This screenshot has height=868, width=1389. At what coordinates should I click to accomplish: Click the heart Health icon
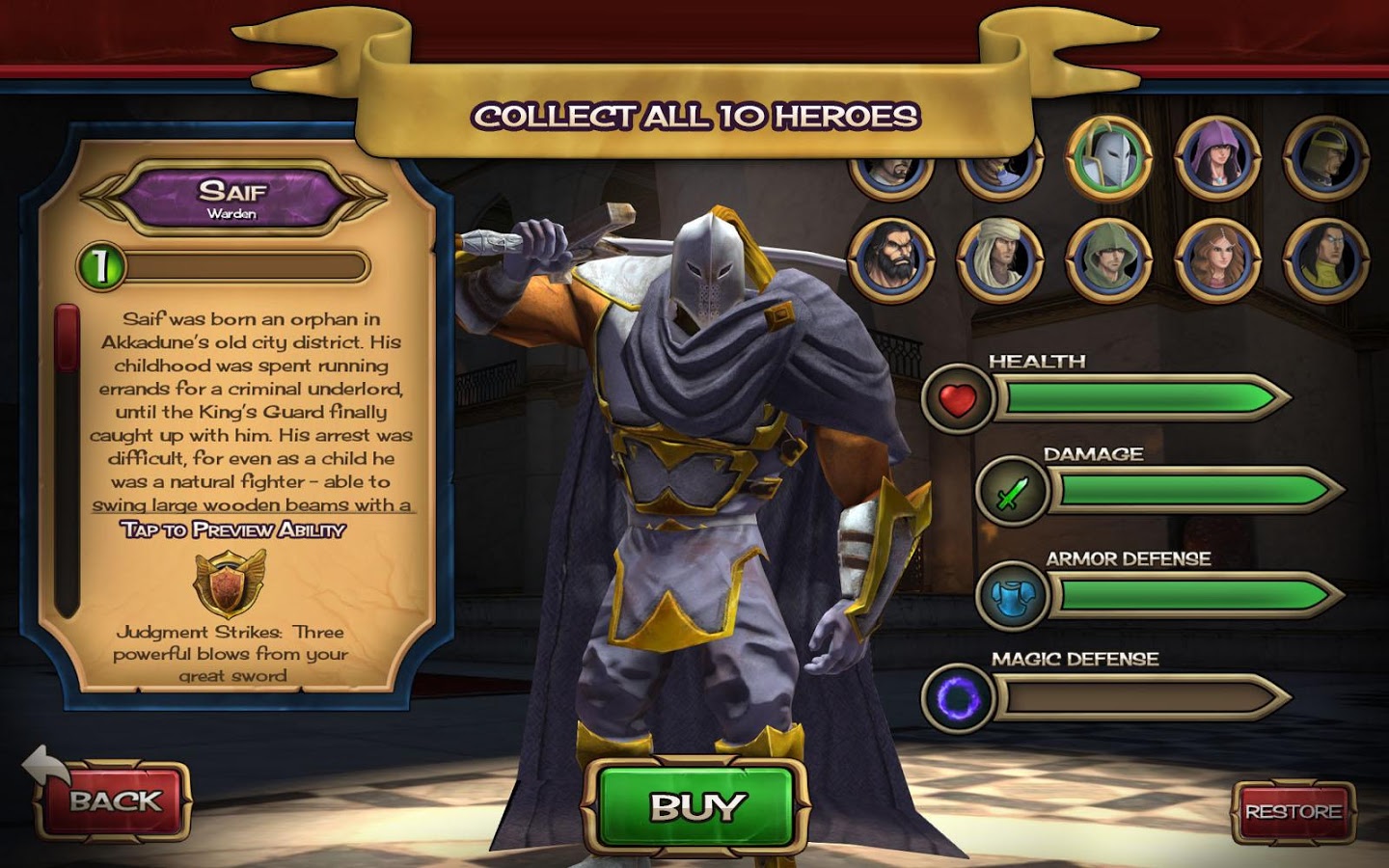tap(959, 397)
